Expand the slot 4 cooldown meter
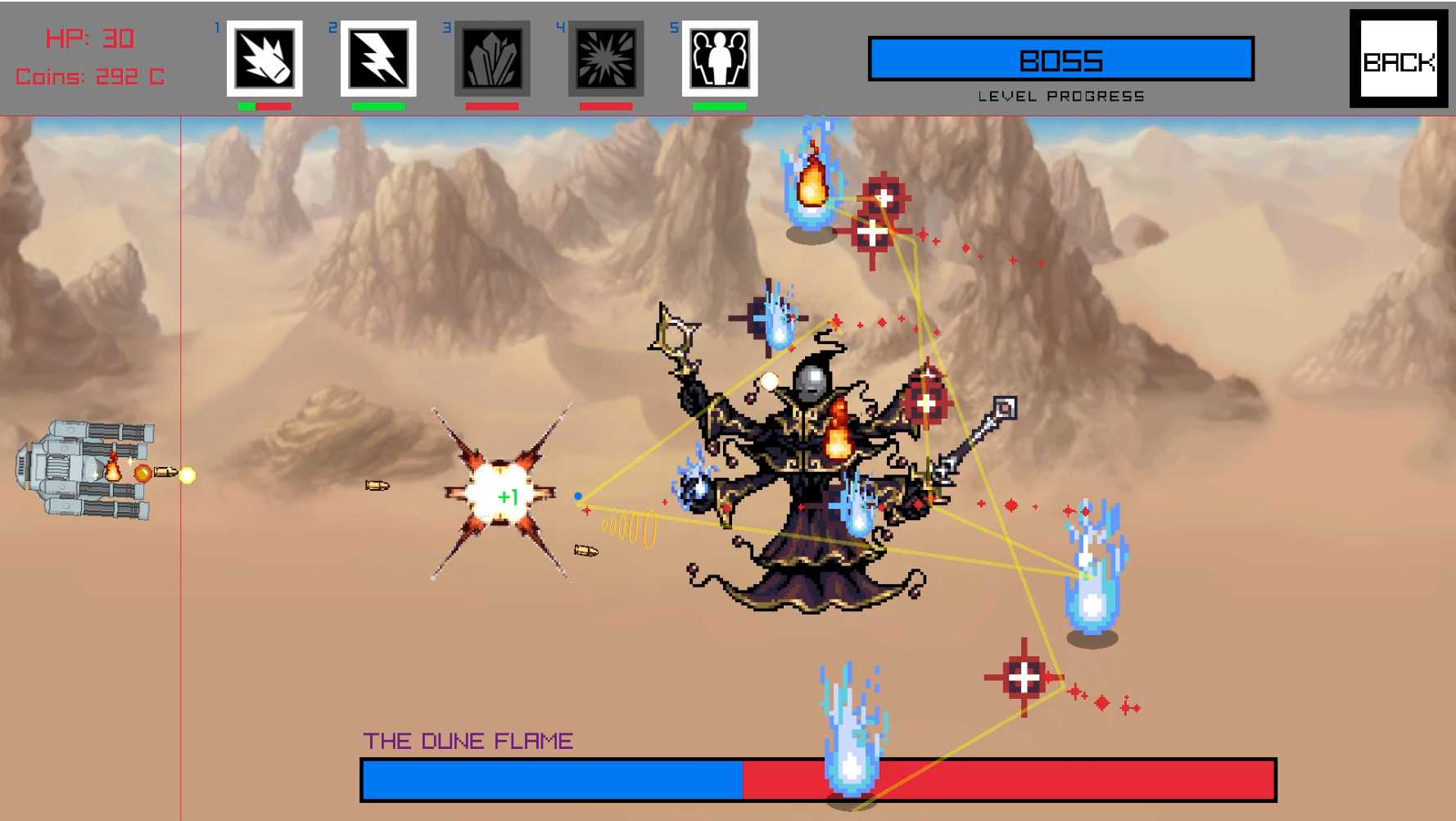 [x=605, y=106]
